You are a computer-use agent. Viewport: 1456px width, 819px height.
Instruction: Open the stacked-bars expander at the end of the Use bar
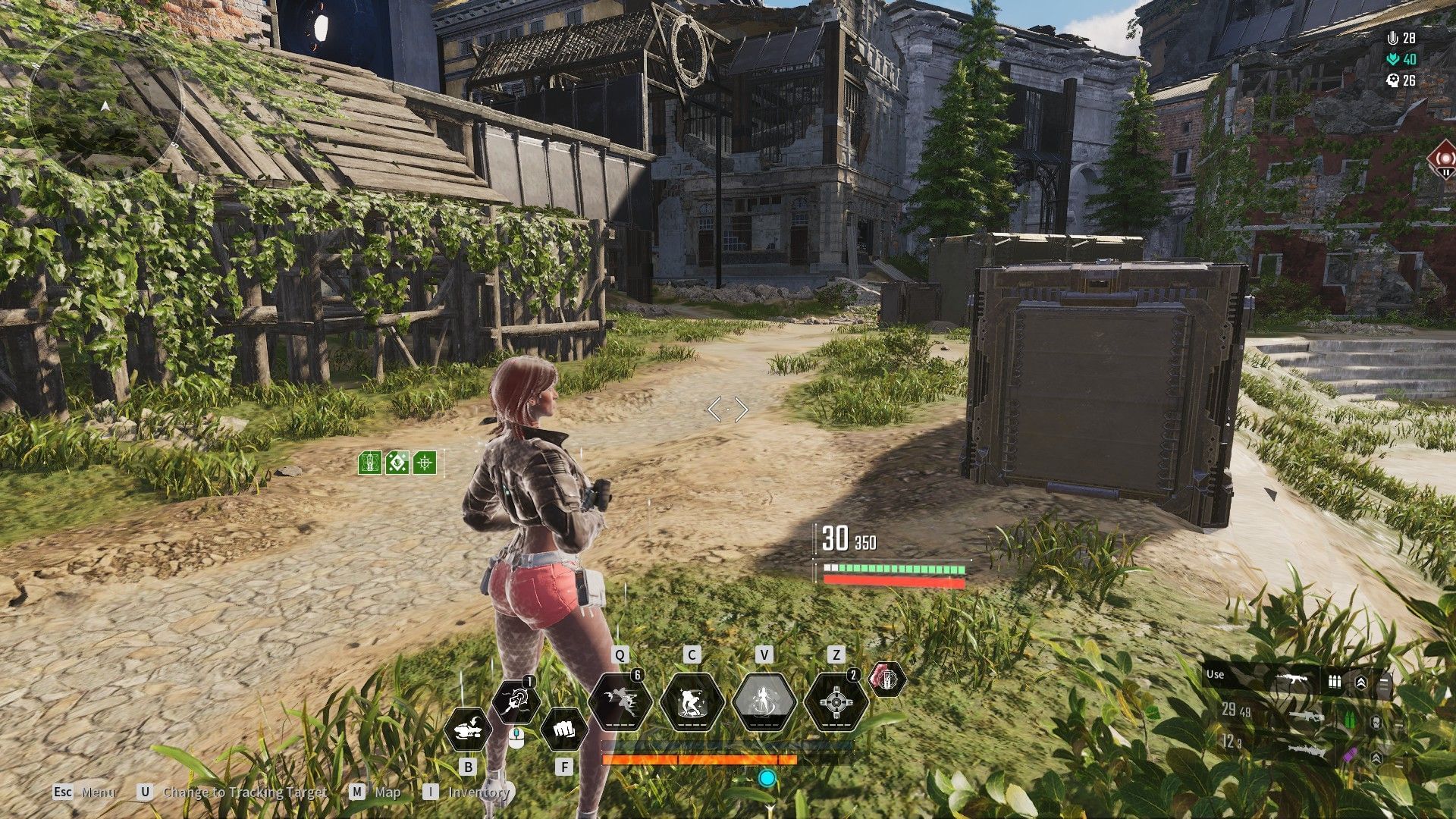tap(1385, 680)
